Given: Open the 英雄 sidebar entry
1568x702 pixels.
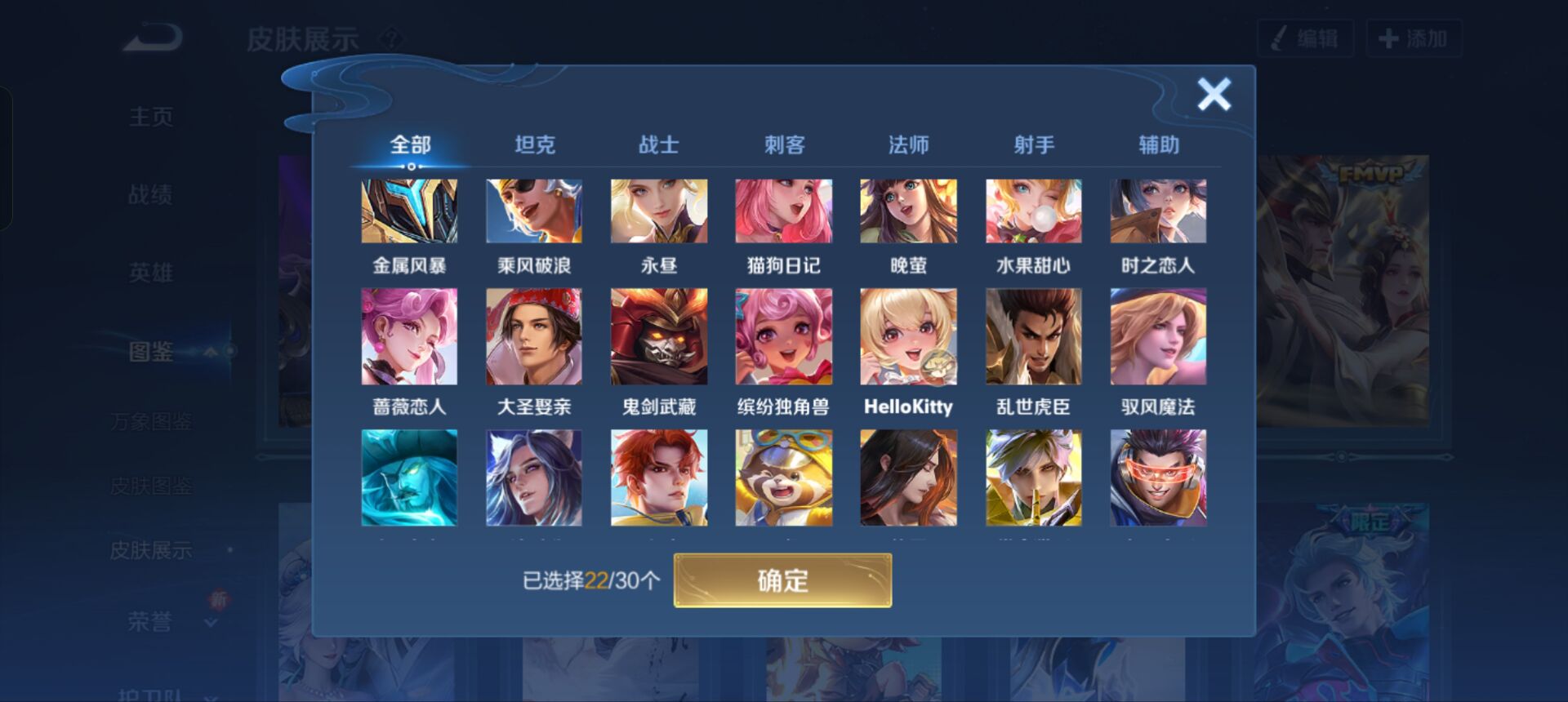Looking at the screenshot, I should (151, 273).
